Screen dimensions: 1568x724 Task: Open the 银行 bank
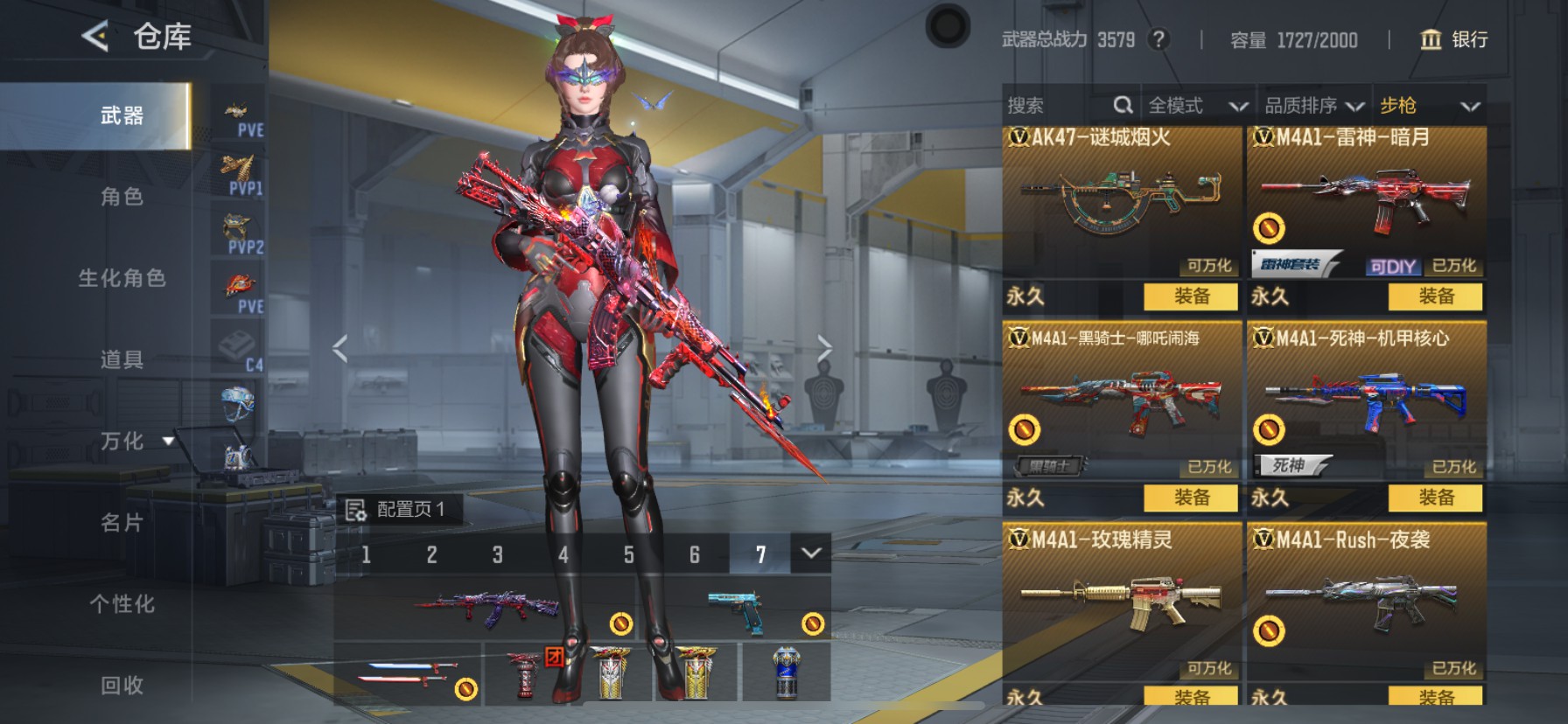[x=1453, y=39]
